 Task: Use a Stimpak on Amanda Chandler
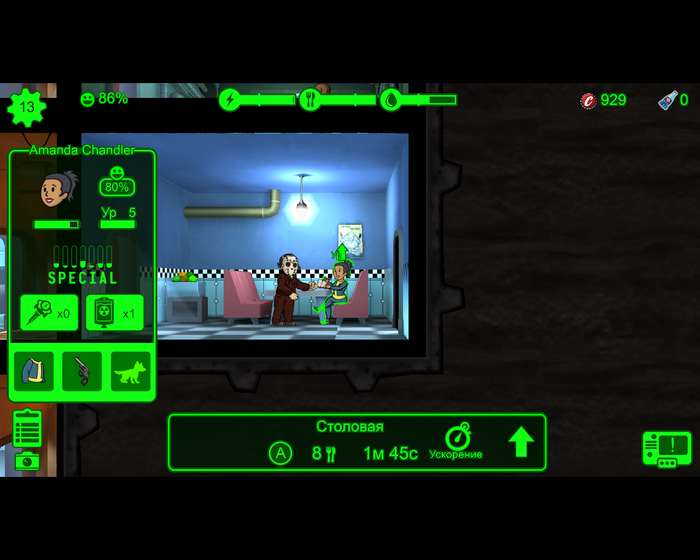tap(49, 313)
